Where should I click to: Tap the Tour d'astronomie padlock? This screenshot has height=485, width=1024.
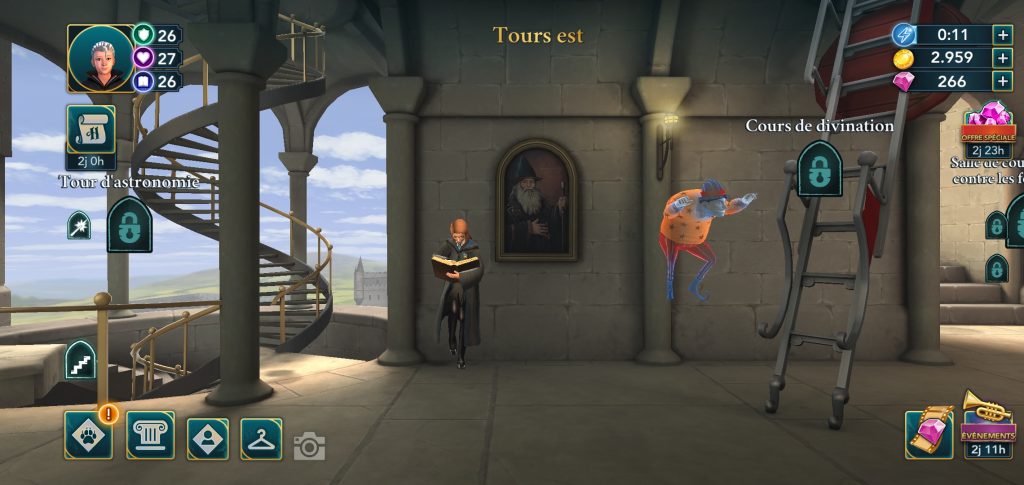point(129,225)
